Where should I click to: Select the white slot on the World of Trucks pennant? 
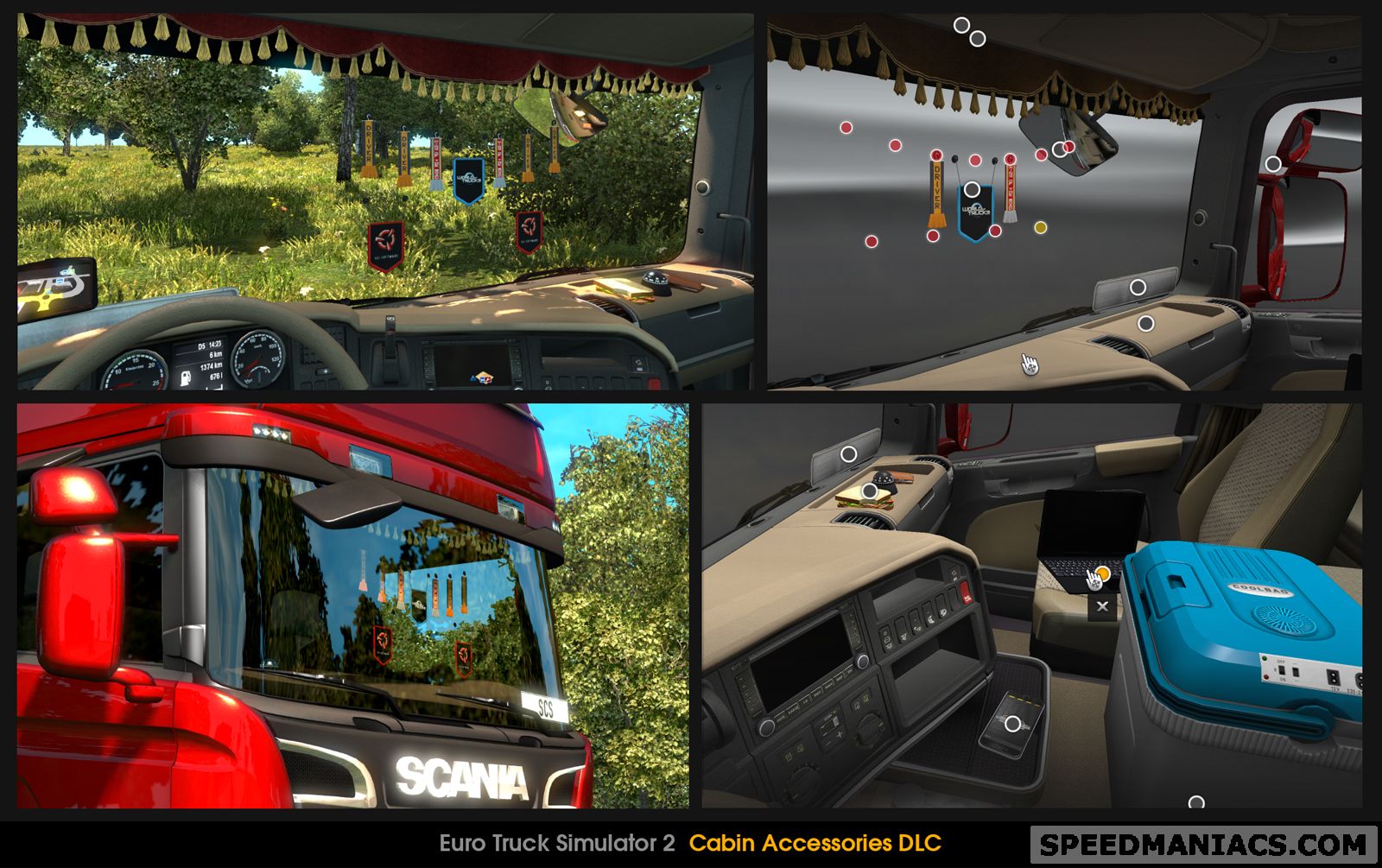point(972,189)
